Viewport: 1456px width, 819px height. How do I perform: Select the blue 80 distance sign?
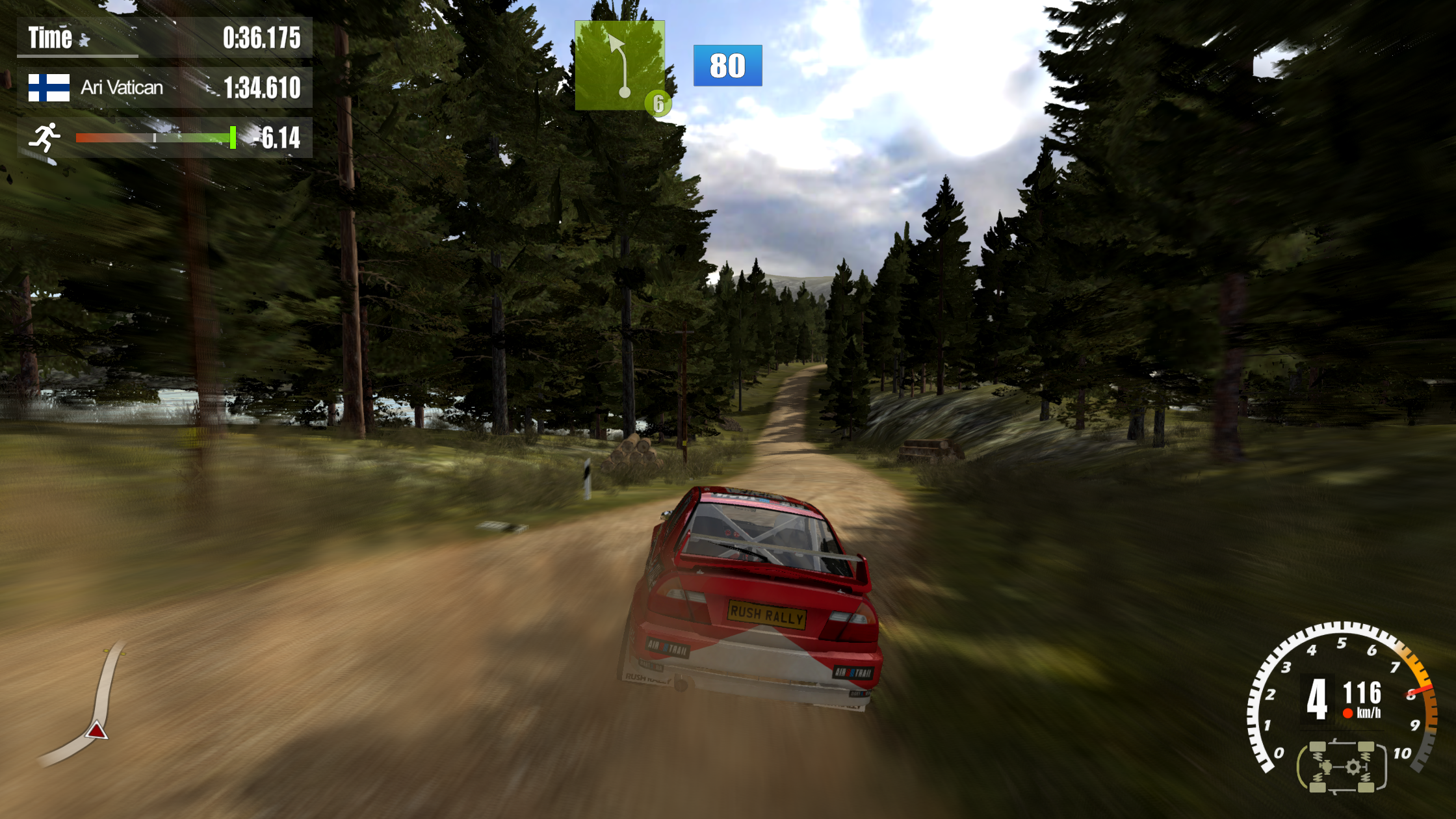tap(727, 66)
